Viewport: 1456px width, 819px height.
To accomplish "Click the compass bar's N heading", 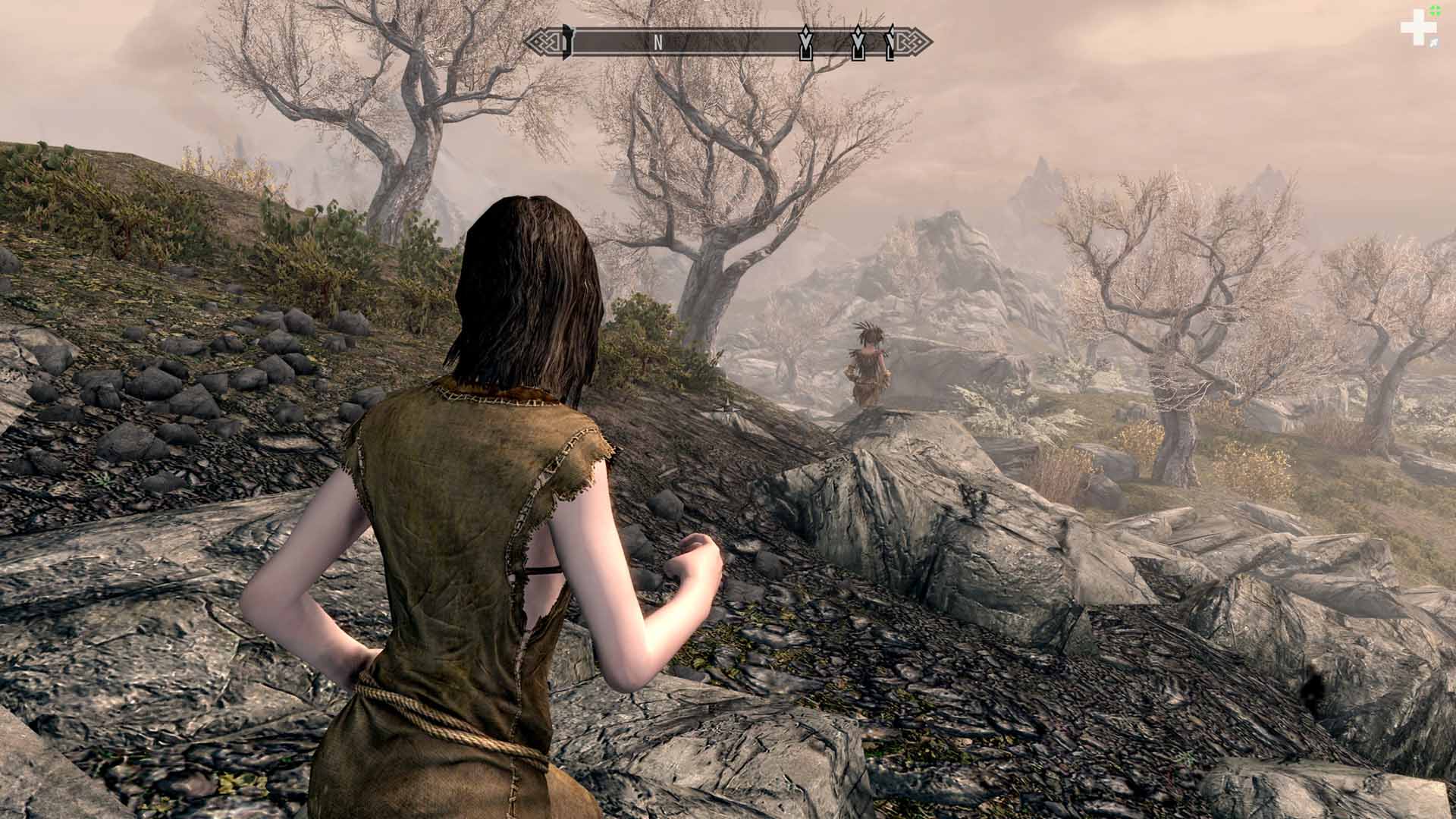I will coord(658,43).
